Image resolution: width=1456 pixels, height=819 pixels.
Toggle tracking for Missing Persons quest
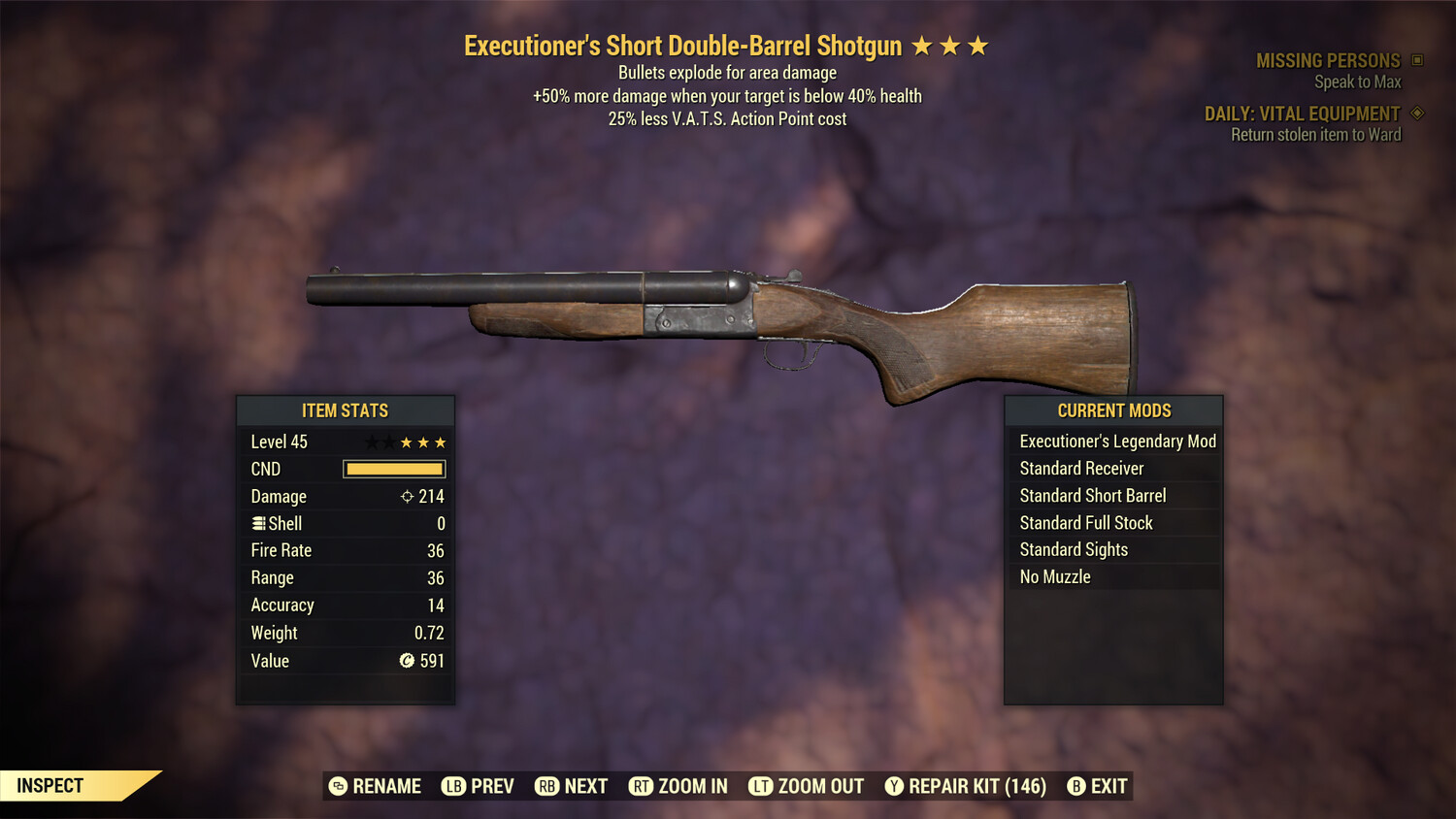click(1329, 60)
